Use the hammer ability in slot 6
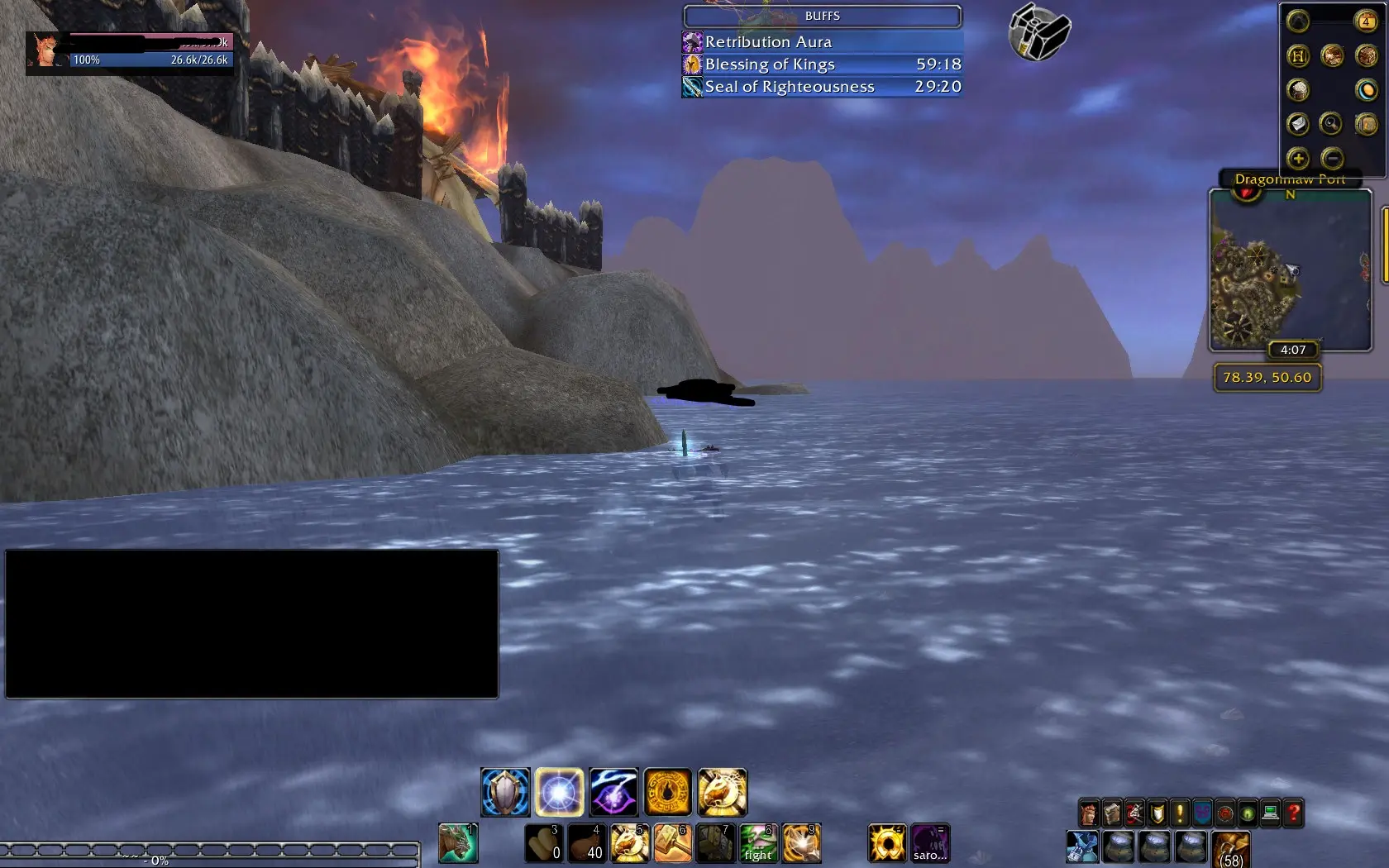This screenshot has width=1389, height=868. pyautogui.click(x=672, y=843)
